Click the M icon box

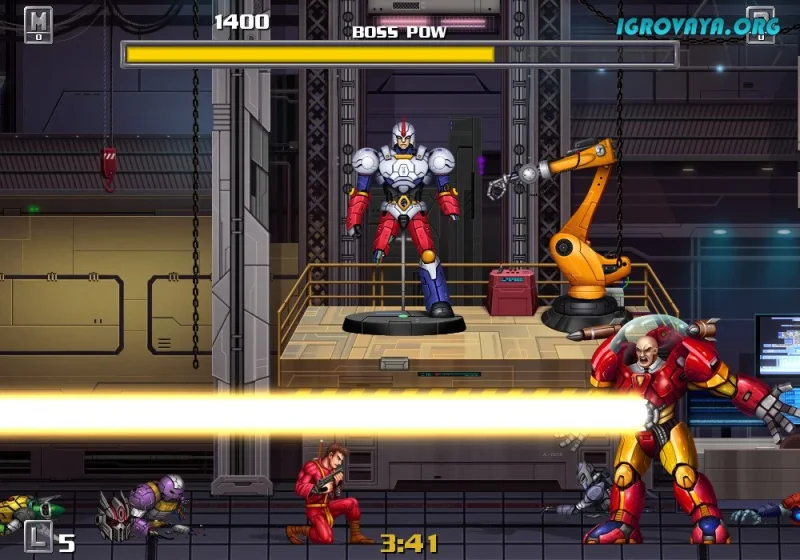[x=38, y=22]
